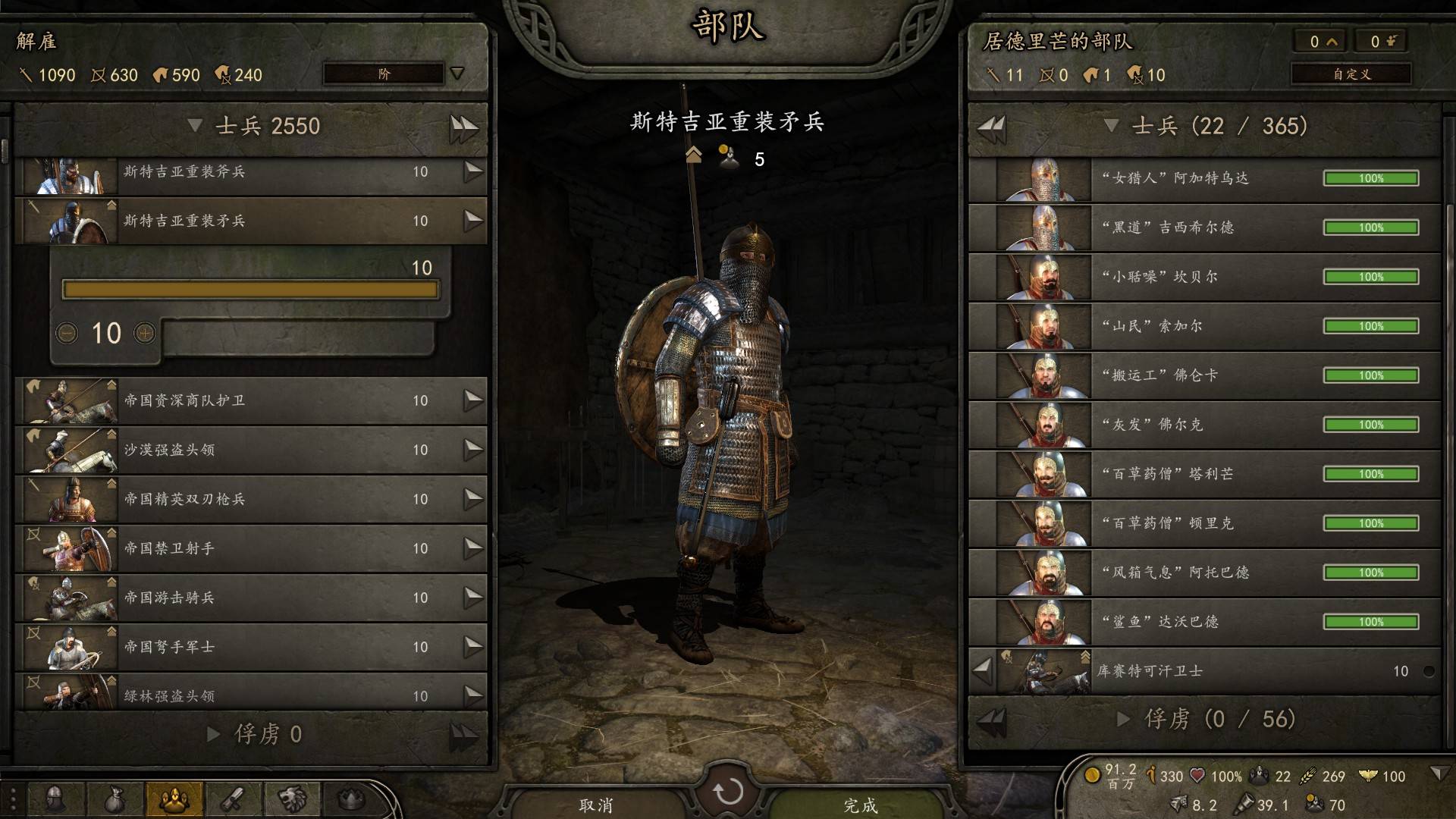Open the inventory bag tab
Screen dimensions: 1456x819
coord(115,799)
